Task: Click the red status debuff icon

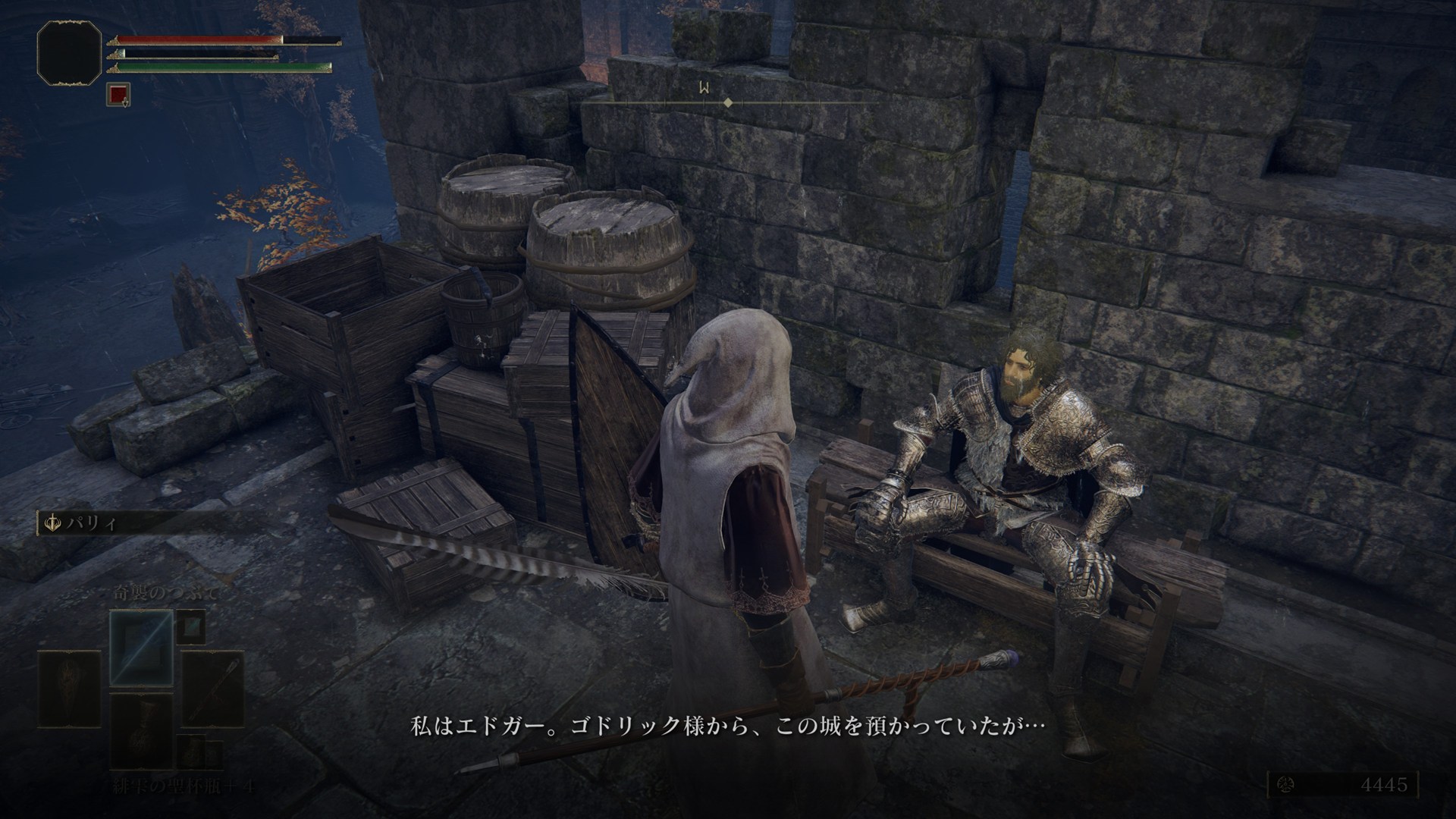Action: 118,95
